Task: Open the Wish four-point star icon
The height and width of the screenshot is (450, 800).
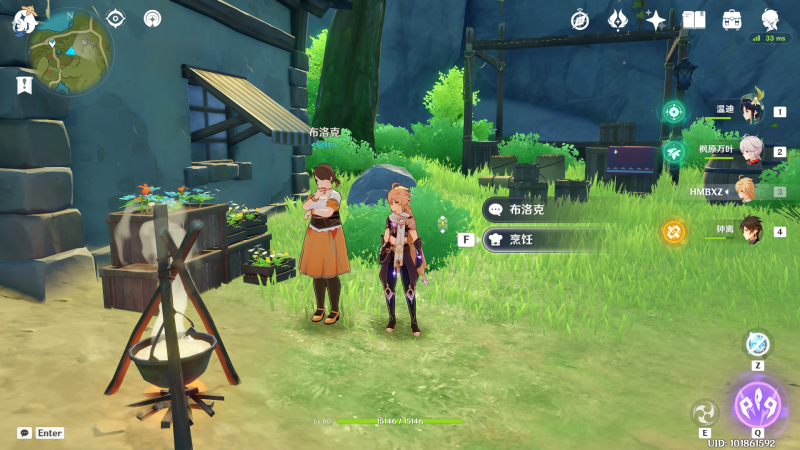Action: [x=656, y=20]
